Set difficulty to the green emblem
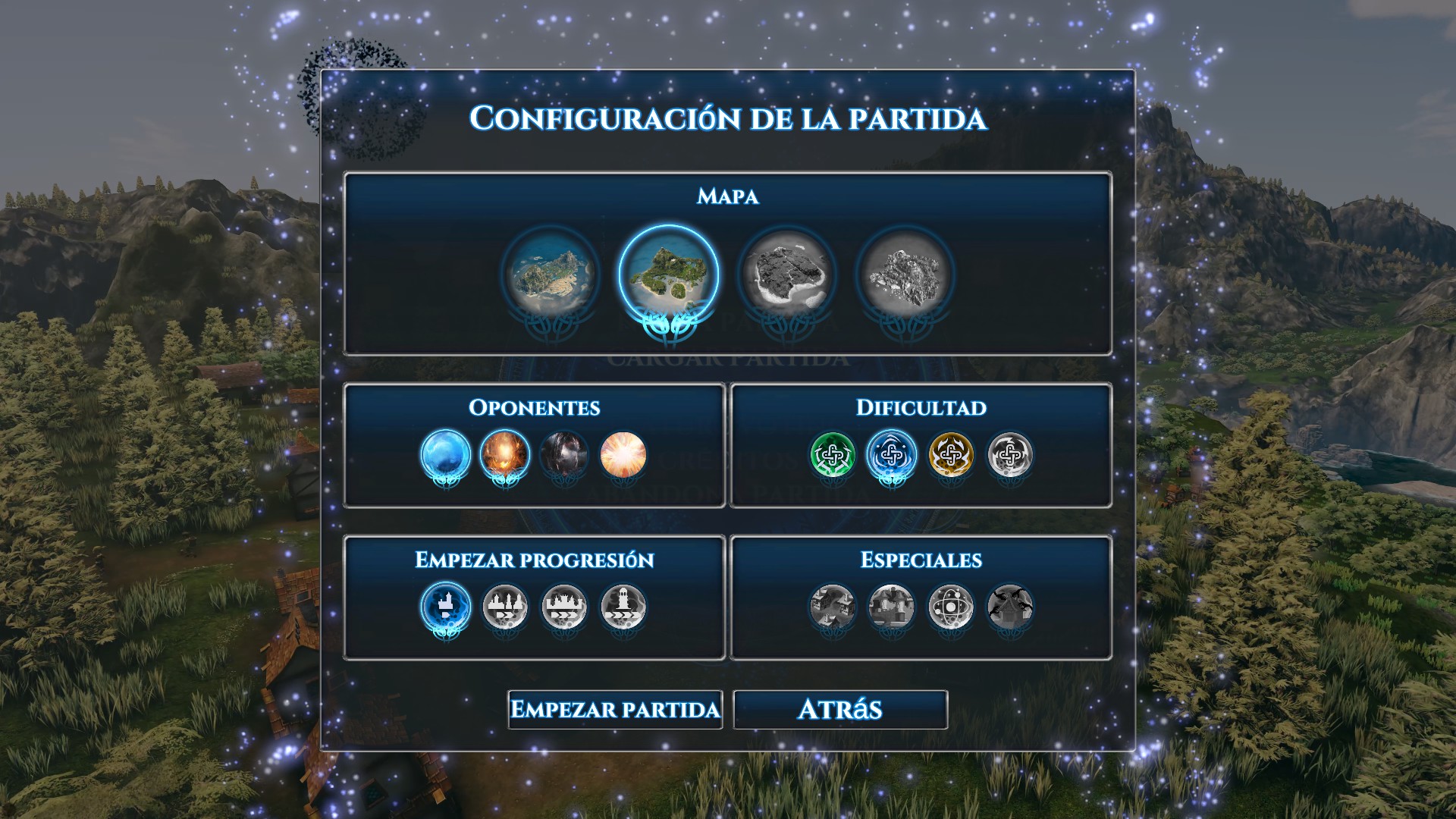1456x819 pixels. pos(833,455)
